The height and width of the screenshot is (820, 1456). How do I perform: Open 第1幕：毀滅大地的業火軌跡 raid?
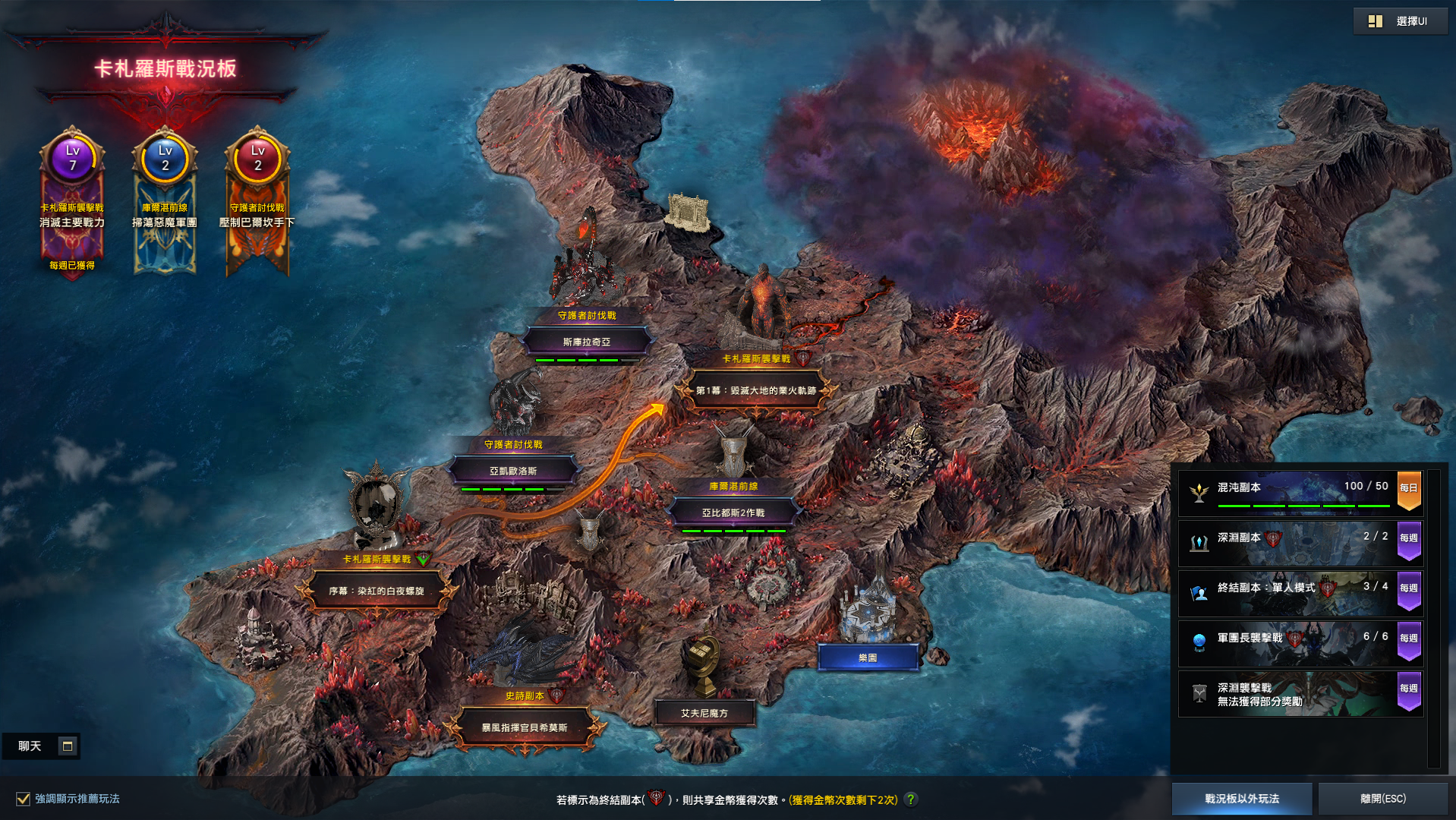tap(756, 390)
